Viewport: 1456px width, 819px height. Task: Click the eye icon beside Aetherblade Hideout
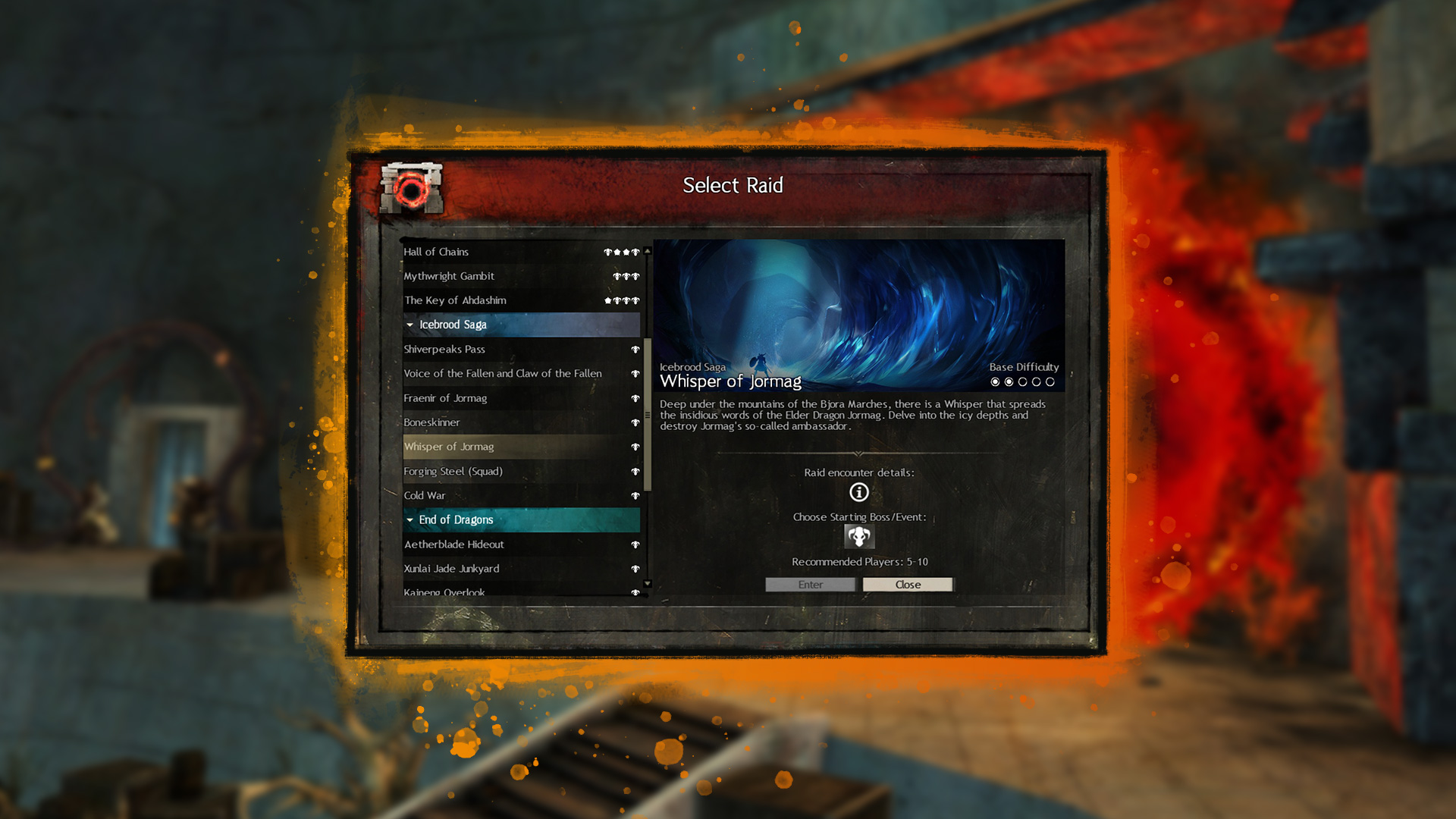[635, 544]
